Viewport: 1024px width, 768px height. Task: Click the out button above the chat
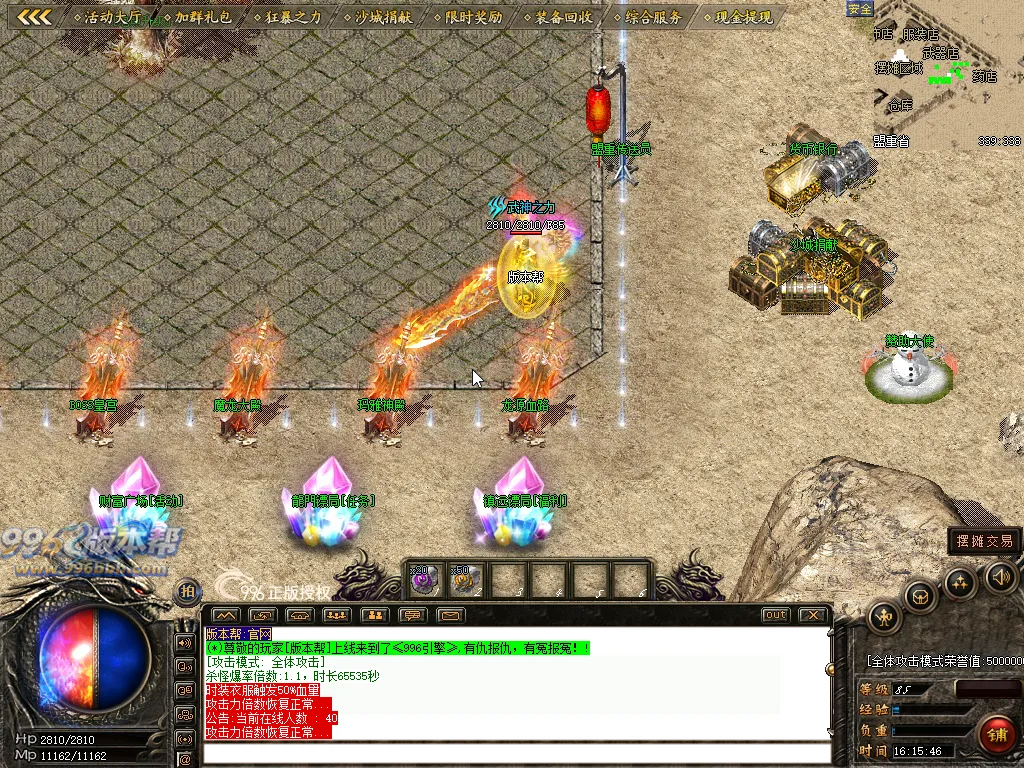775,615
